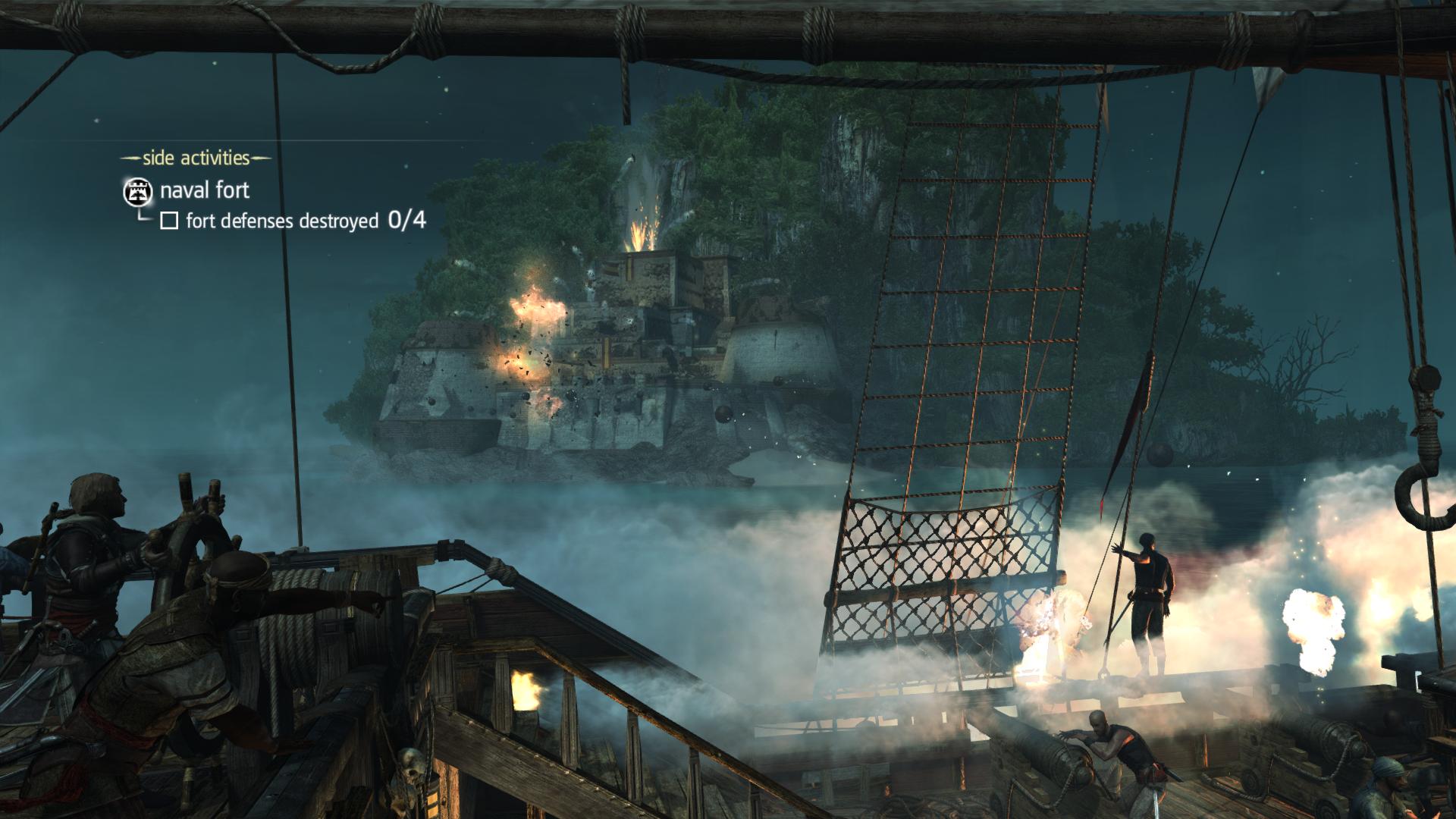Click the fort defenses destroyed checkbox

pos(170,221)
